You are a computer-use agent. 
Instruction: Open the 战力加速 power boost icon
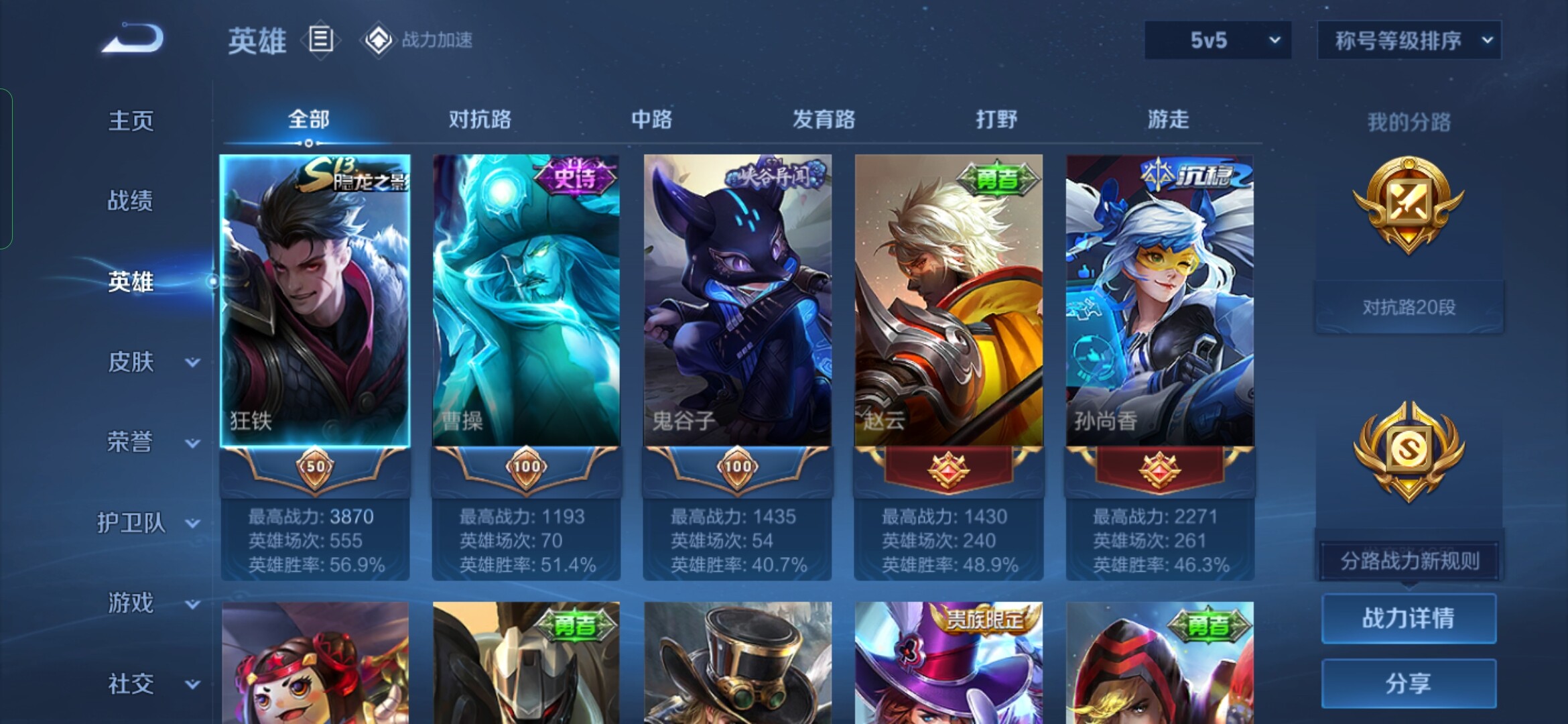[417, 40]
